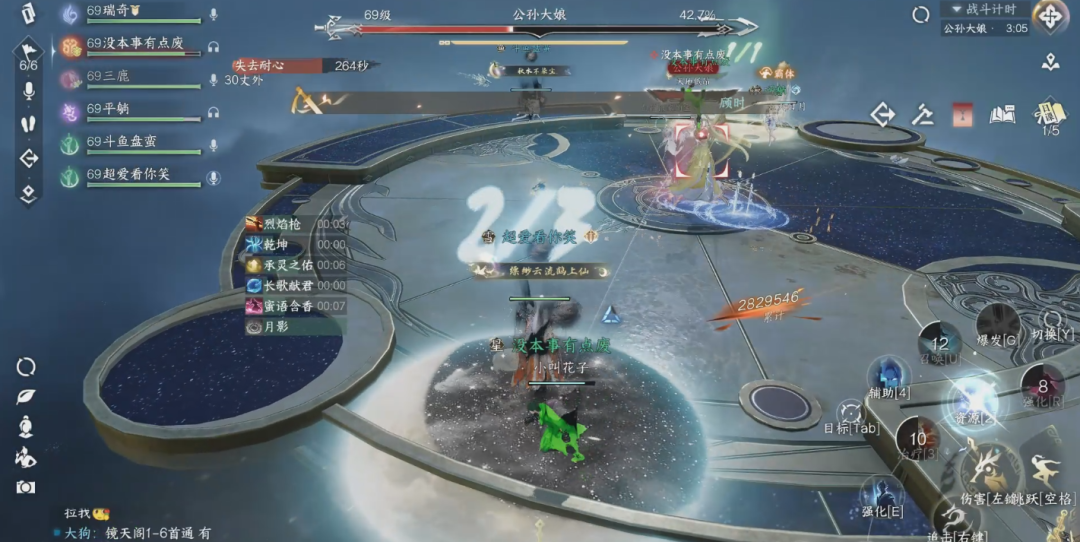Open the main menu cross emblem button
The height and width of the screenshot is (542, 1080).
pyautogui.click(x=1051, y=16)
